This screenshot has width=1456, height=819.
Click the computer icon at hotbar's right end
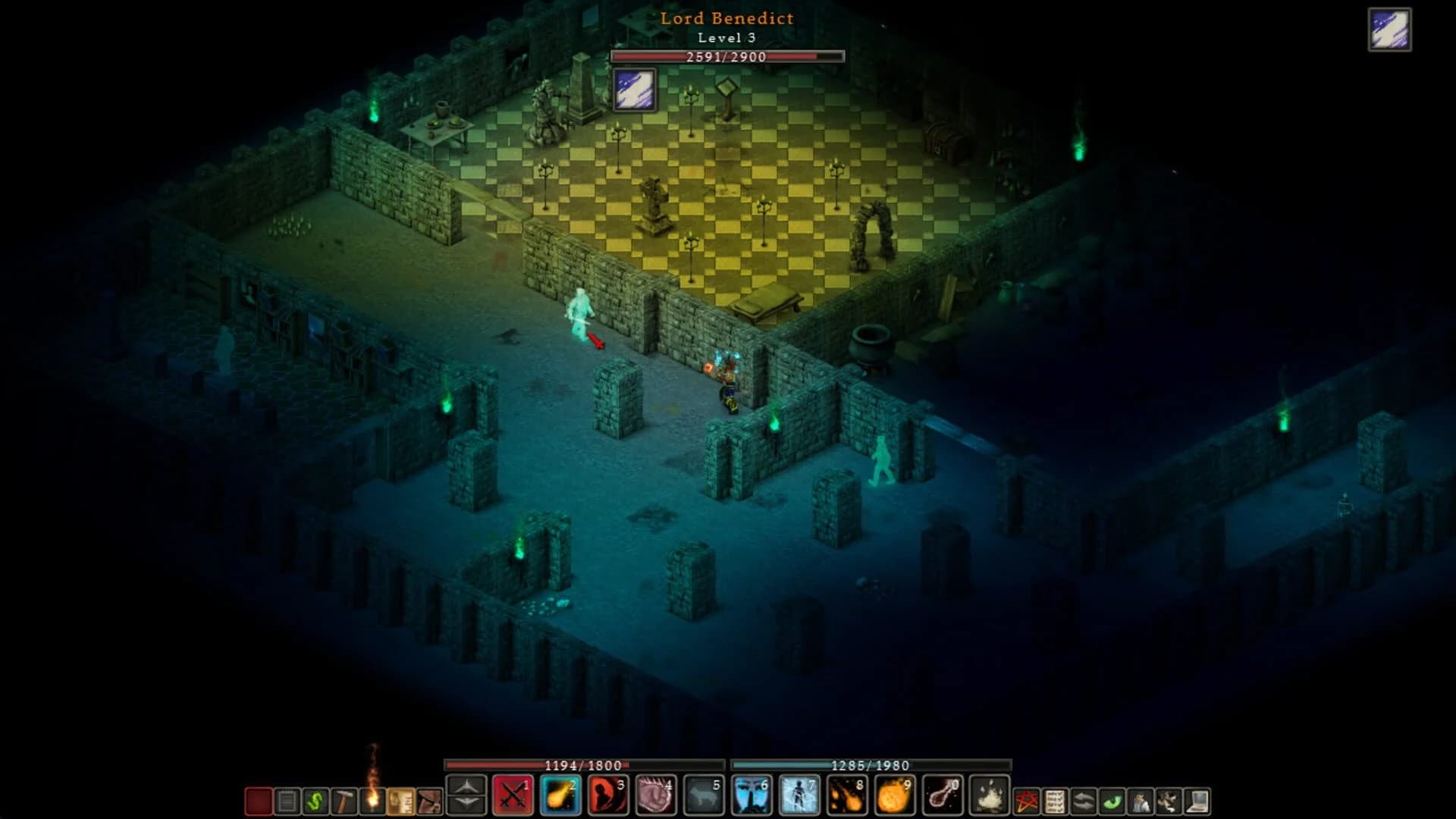pos(1196,802)
